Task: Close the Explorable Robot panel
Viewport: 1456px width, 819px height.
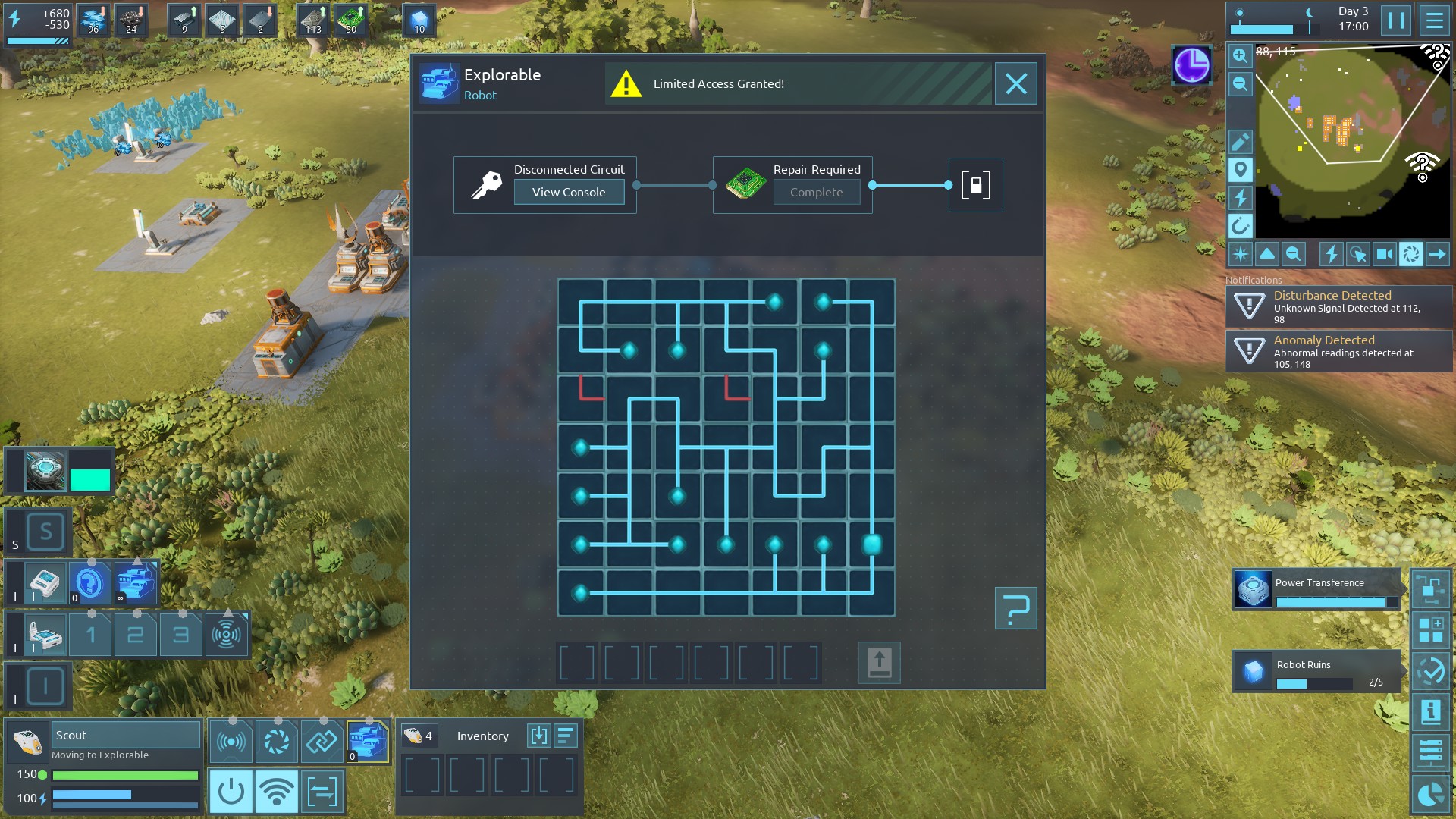Action: click(x=1015, y=83)
